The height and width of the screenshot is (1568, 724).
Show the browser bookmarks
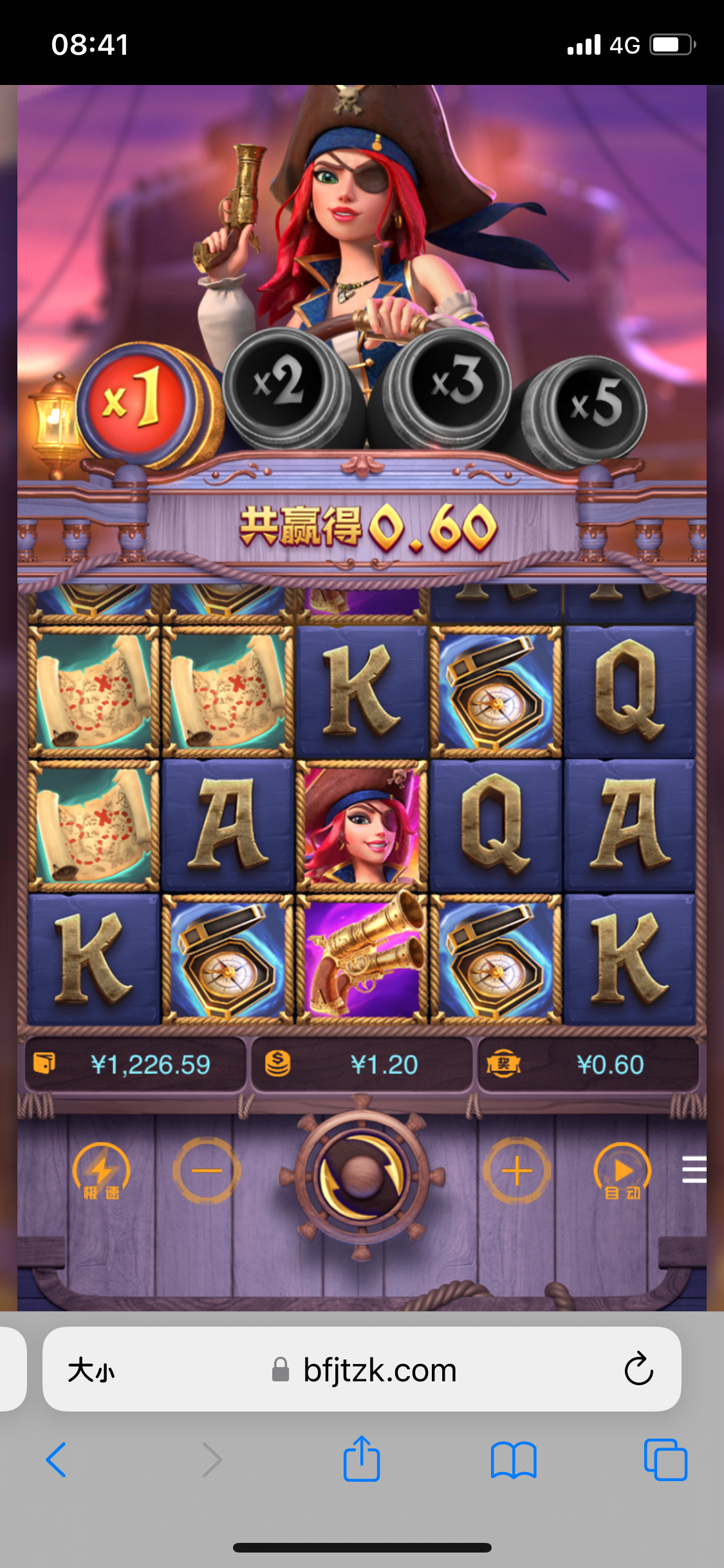pos(513,1459)
